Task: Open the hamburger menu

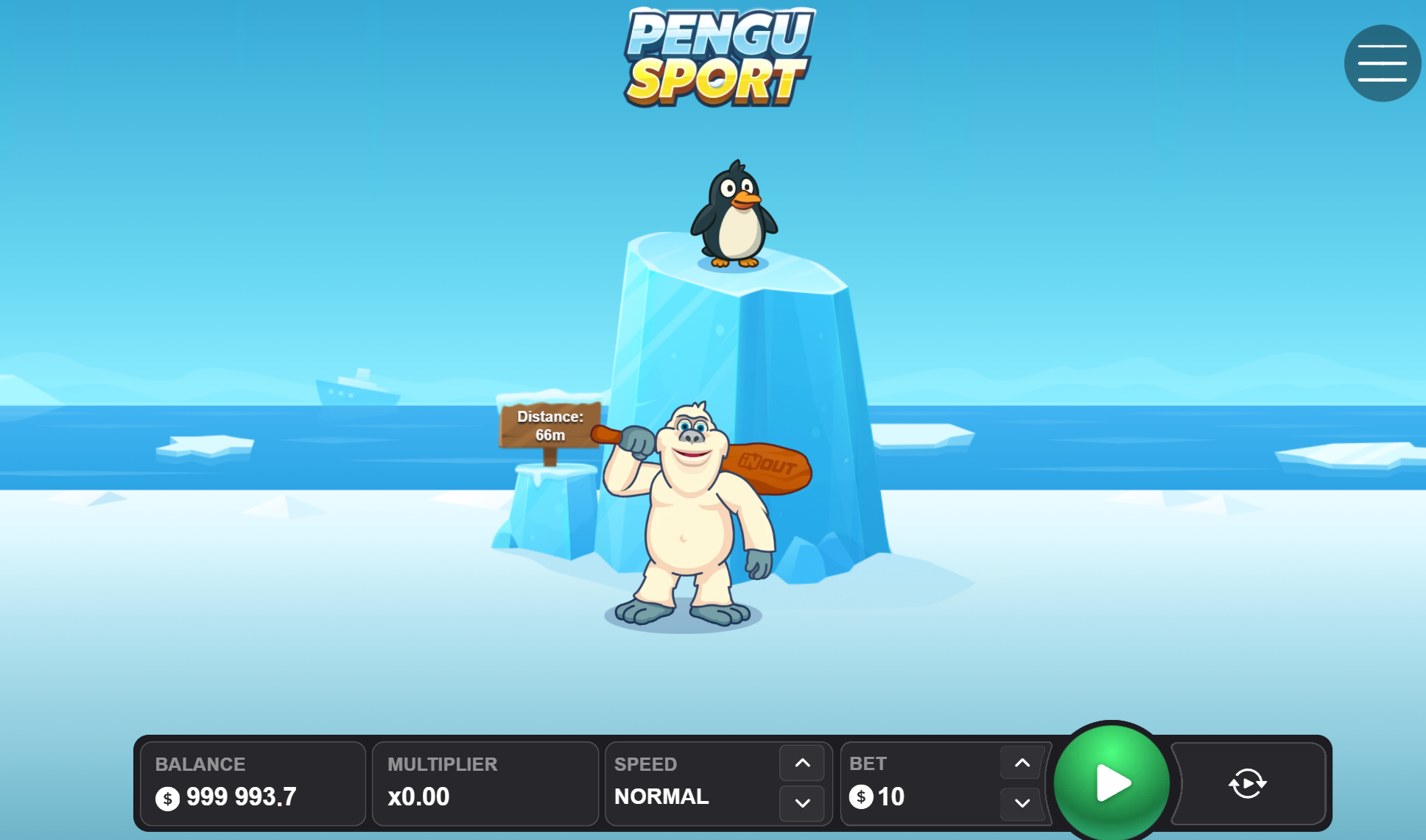Action: [x=1382, y=63]
